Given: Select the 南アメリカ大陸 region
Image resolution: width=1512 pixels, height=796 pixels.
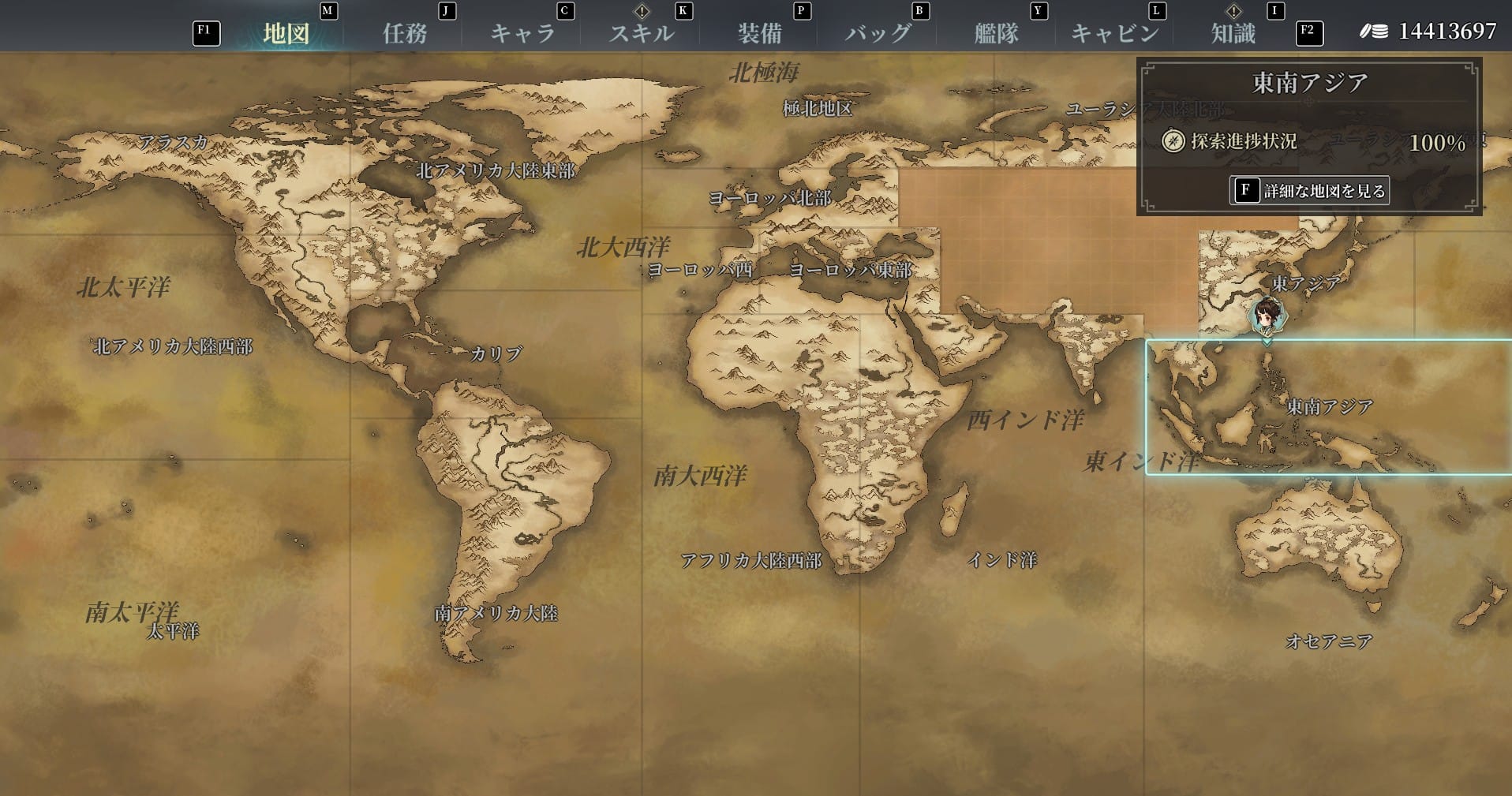Looking at the screenshot, I should tap(496, 613).
